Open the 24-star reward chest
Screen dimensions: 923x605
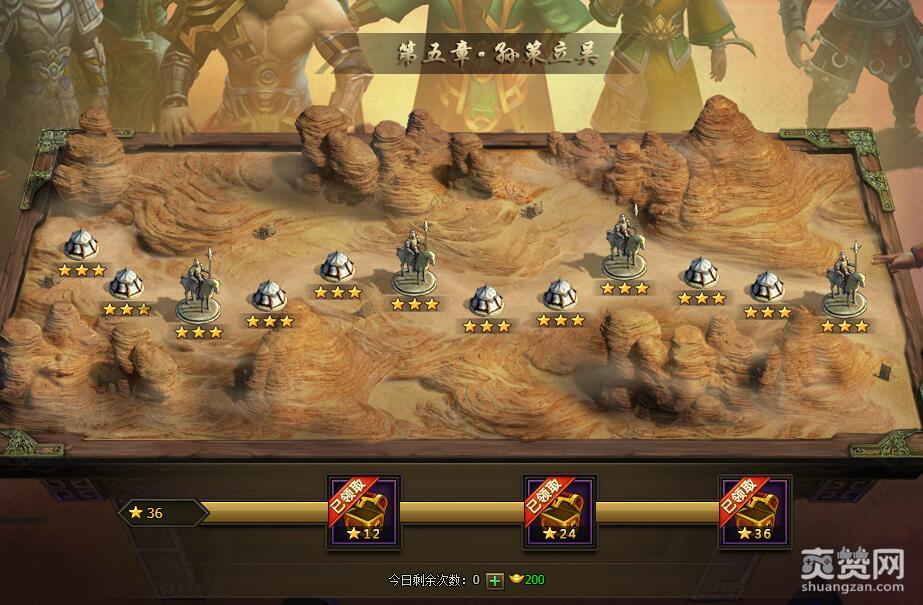coord(560,512)
